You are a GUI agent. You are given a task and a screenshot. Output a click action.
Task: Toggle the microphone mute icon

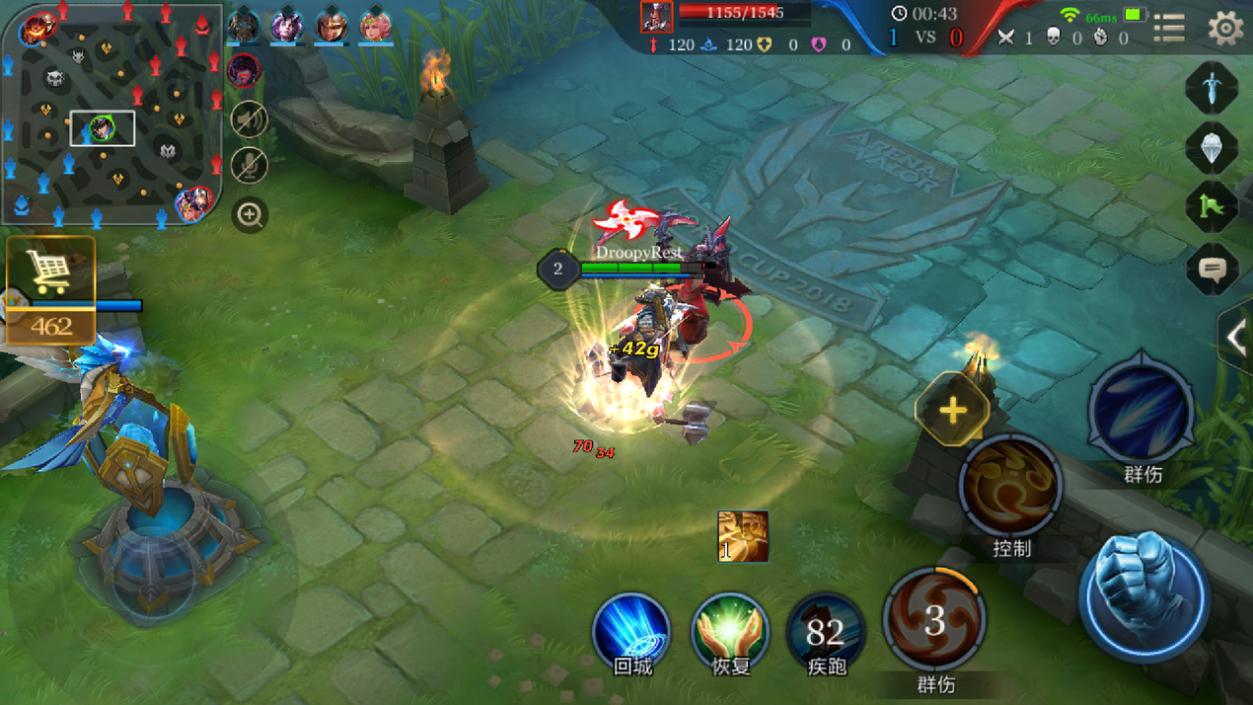pos(249,165)
